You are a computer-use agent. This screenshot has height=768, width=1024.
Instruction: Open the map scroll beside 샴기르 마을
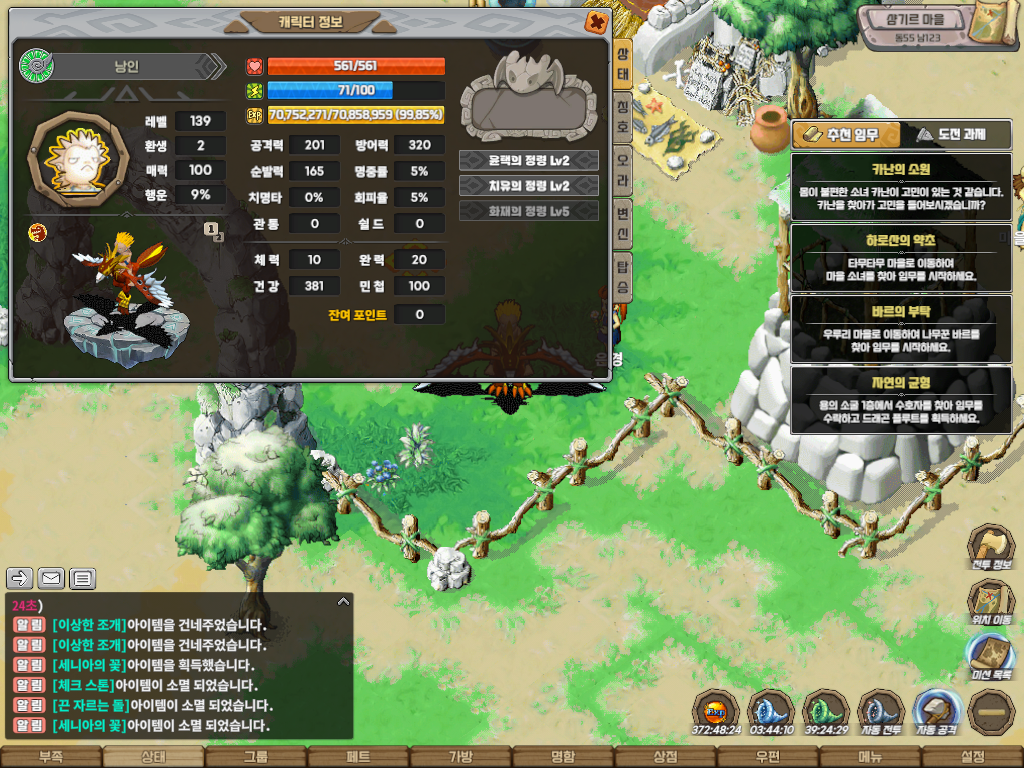click(x=994, y=24)
